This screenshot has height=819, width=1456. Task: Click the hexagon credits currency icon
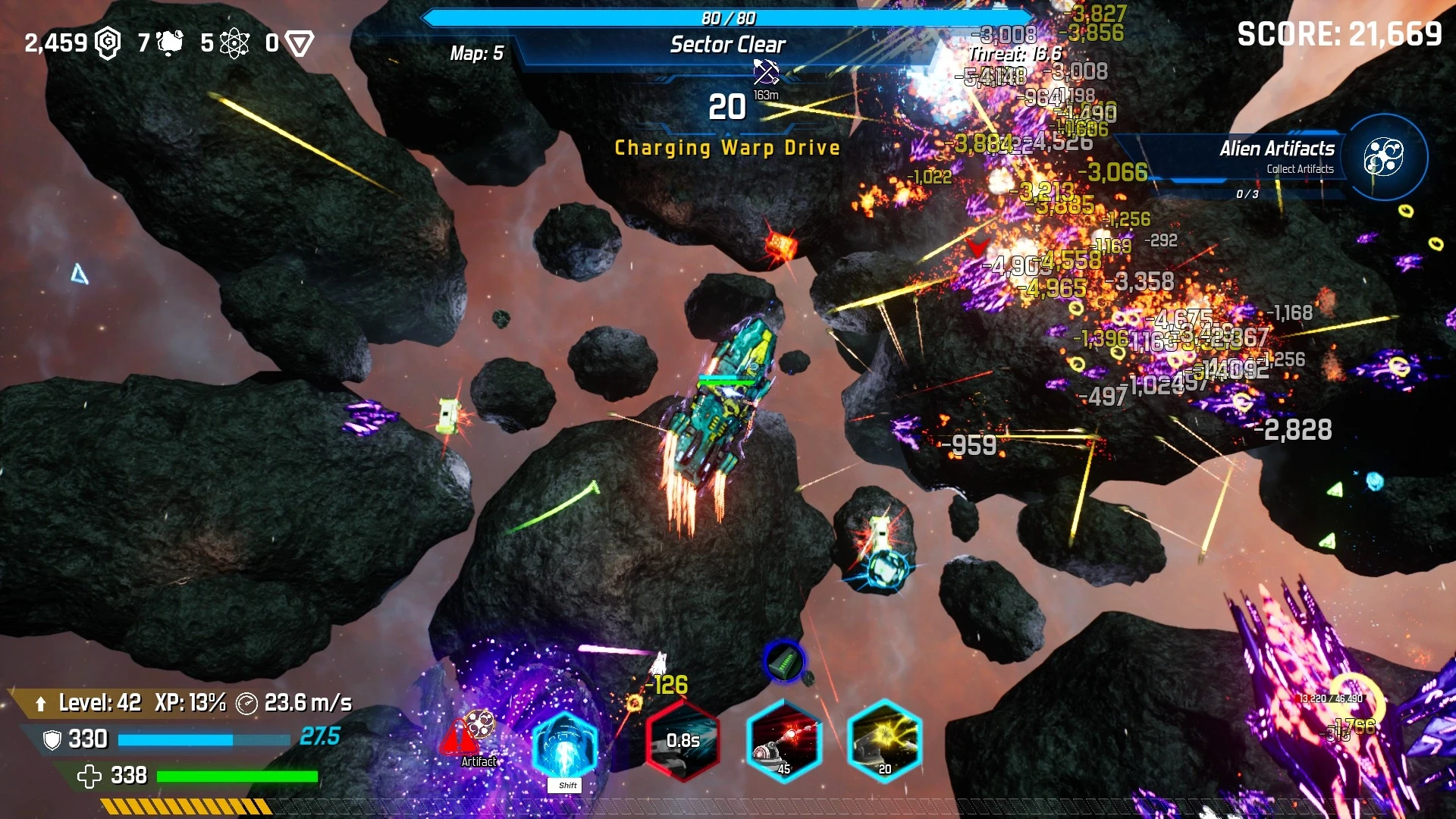point(108,43)
